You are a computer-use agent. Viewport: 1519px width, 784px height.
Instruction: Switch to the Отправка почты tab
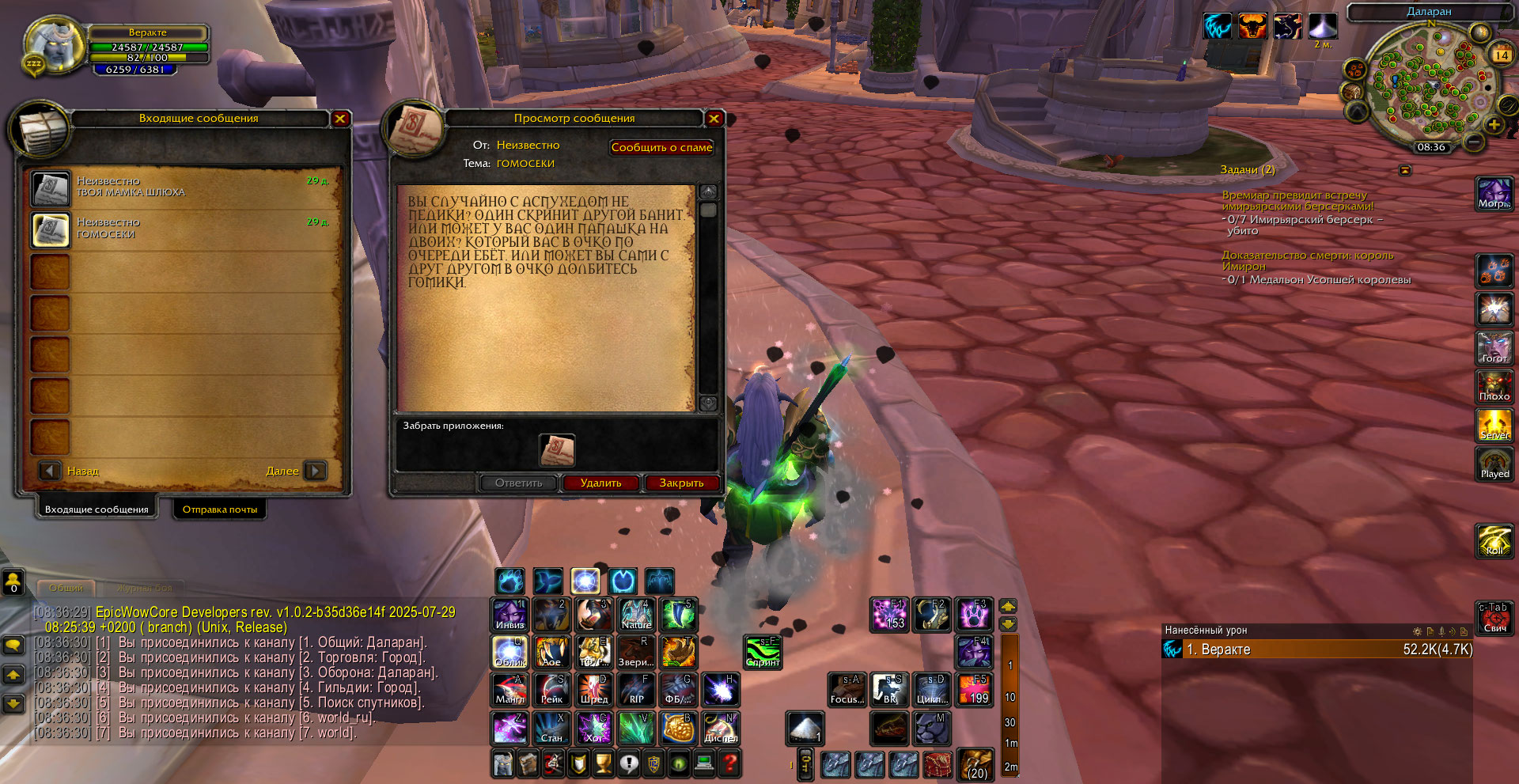coord(220,509)
